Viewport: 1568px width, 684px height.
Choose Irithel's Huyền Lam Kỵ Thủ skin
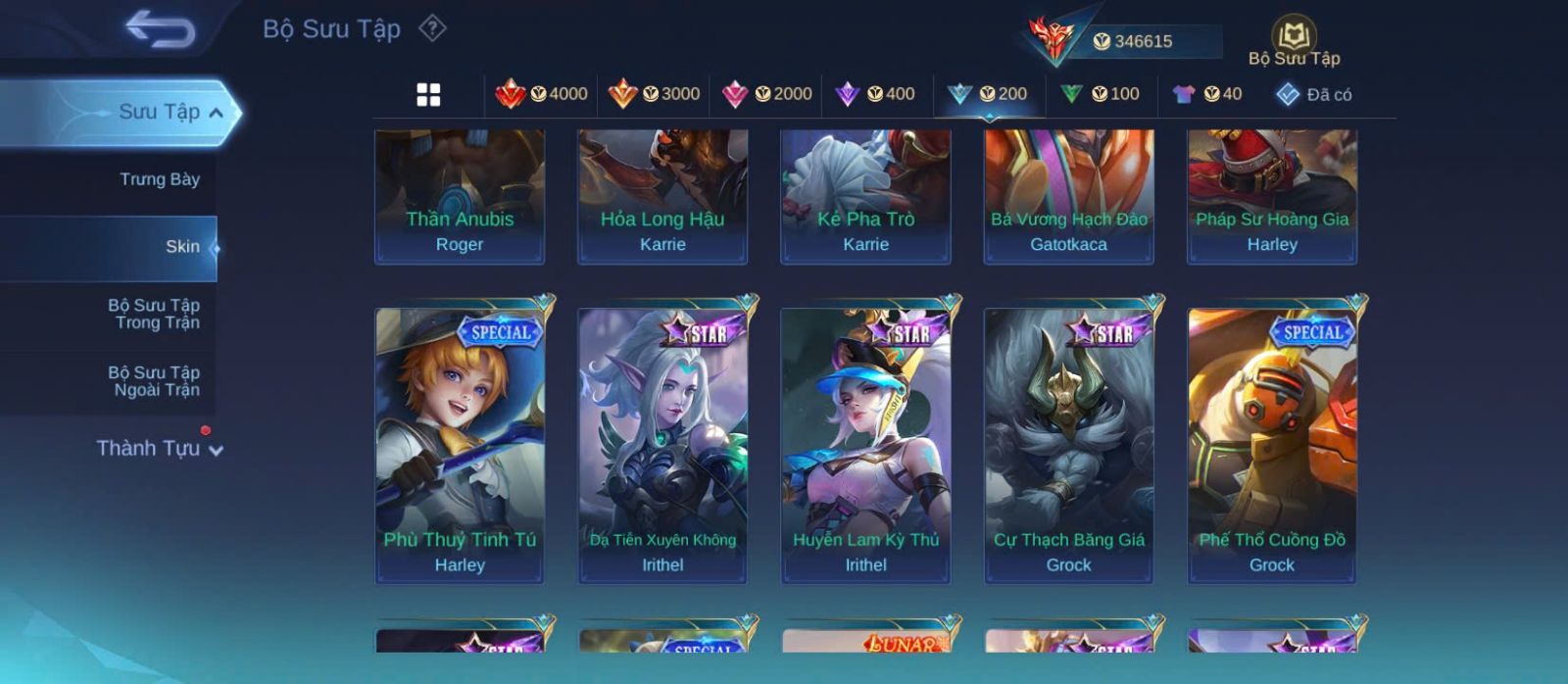tap(865, 446)
